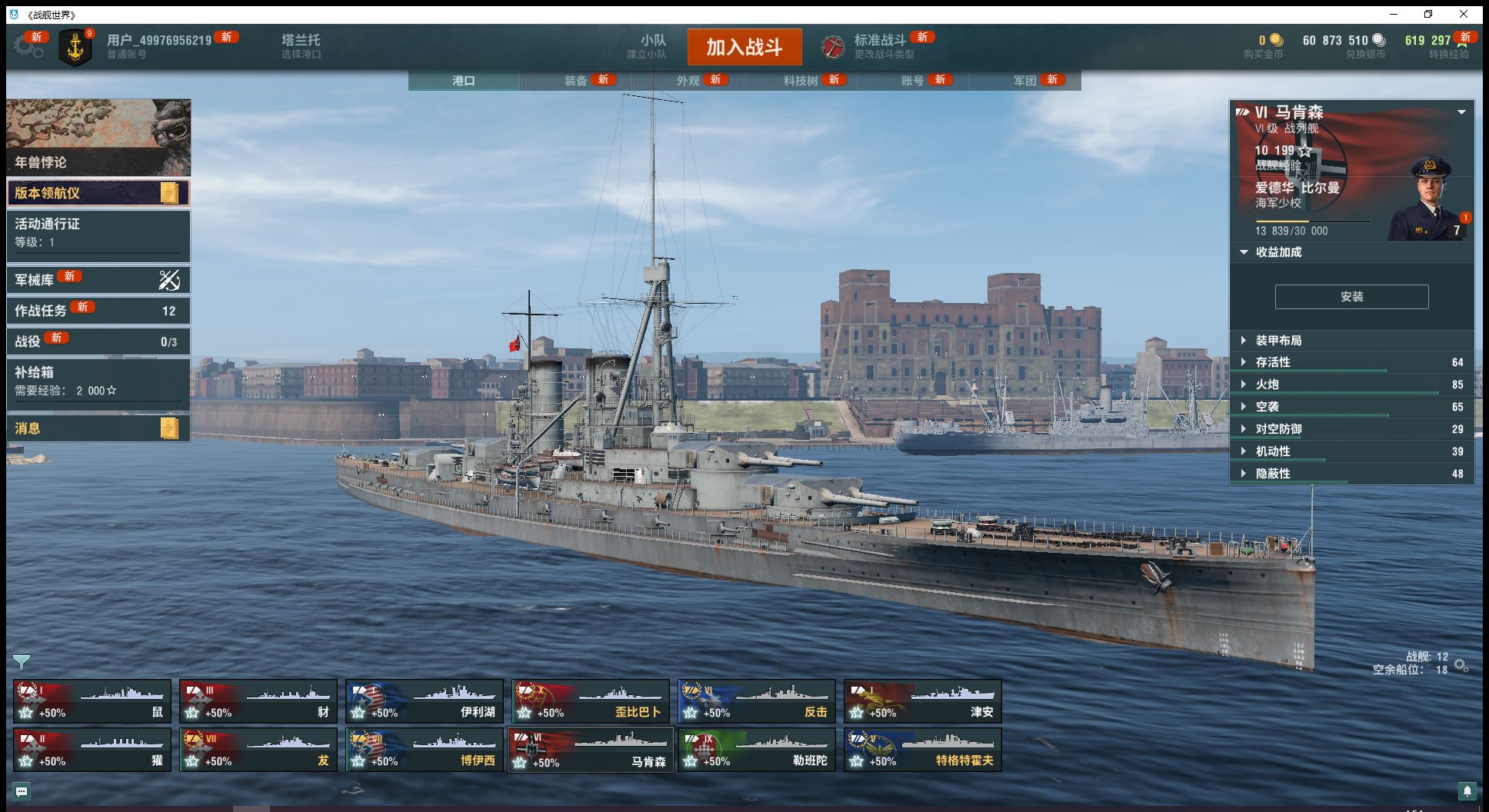Open the 补给箱 supply container entry
Image resolution: width=1489 pixels, height=812 pixels.
[98, 381]
